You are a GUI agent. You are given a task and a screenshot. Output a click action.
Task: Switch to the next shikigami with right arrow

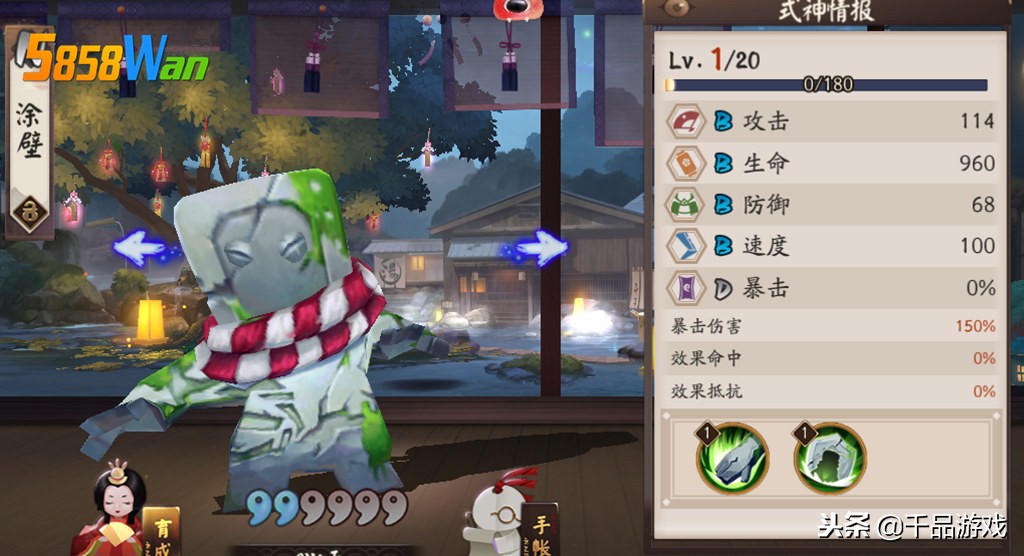pos(542,247)
